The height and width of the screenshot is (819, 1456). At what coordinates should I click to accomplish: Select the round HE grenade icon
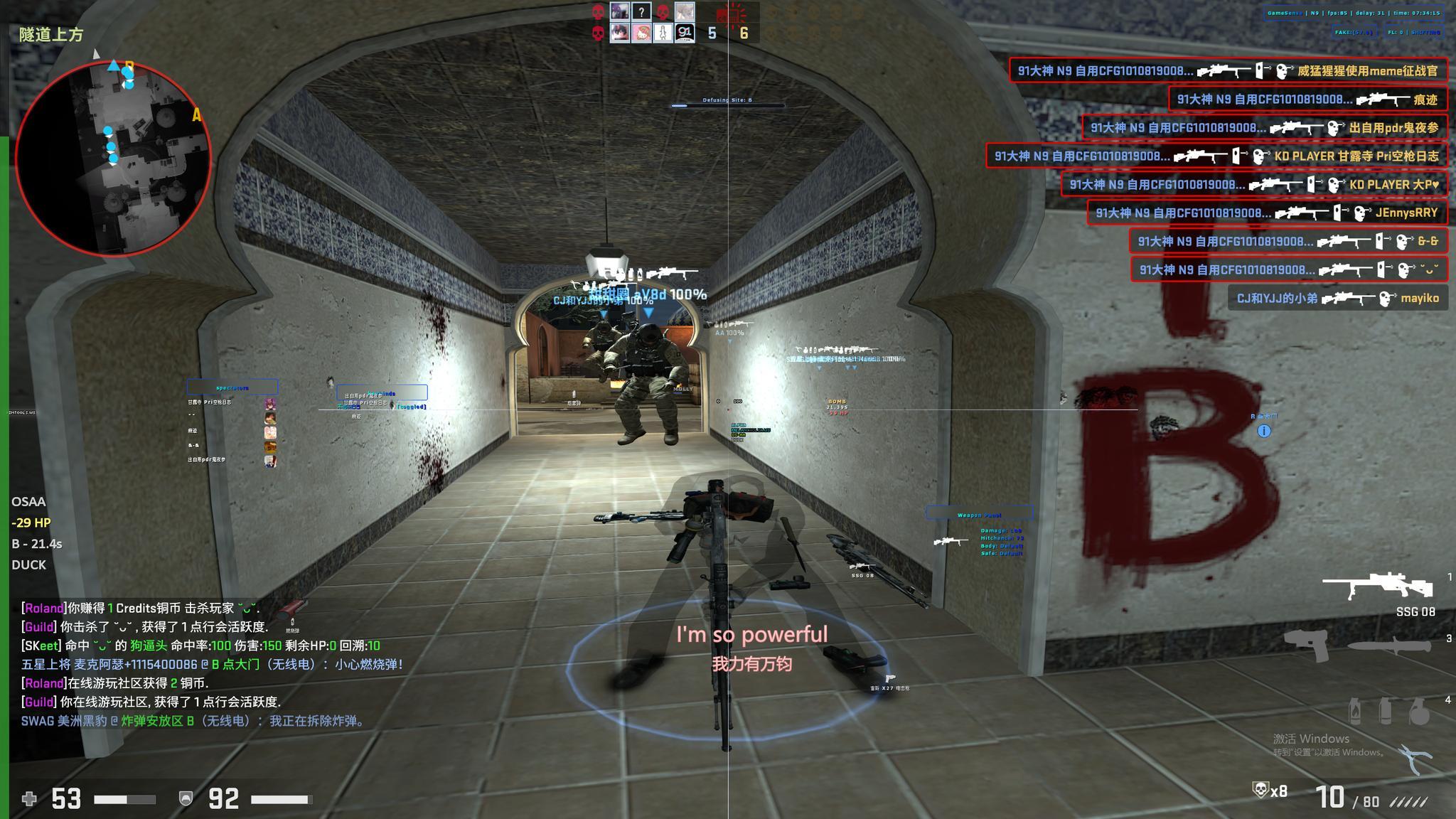pos(1419,712)
